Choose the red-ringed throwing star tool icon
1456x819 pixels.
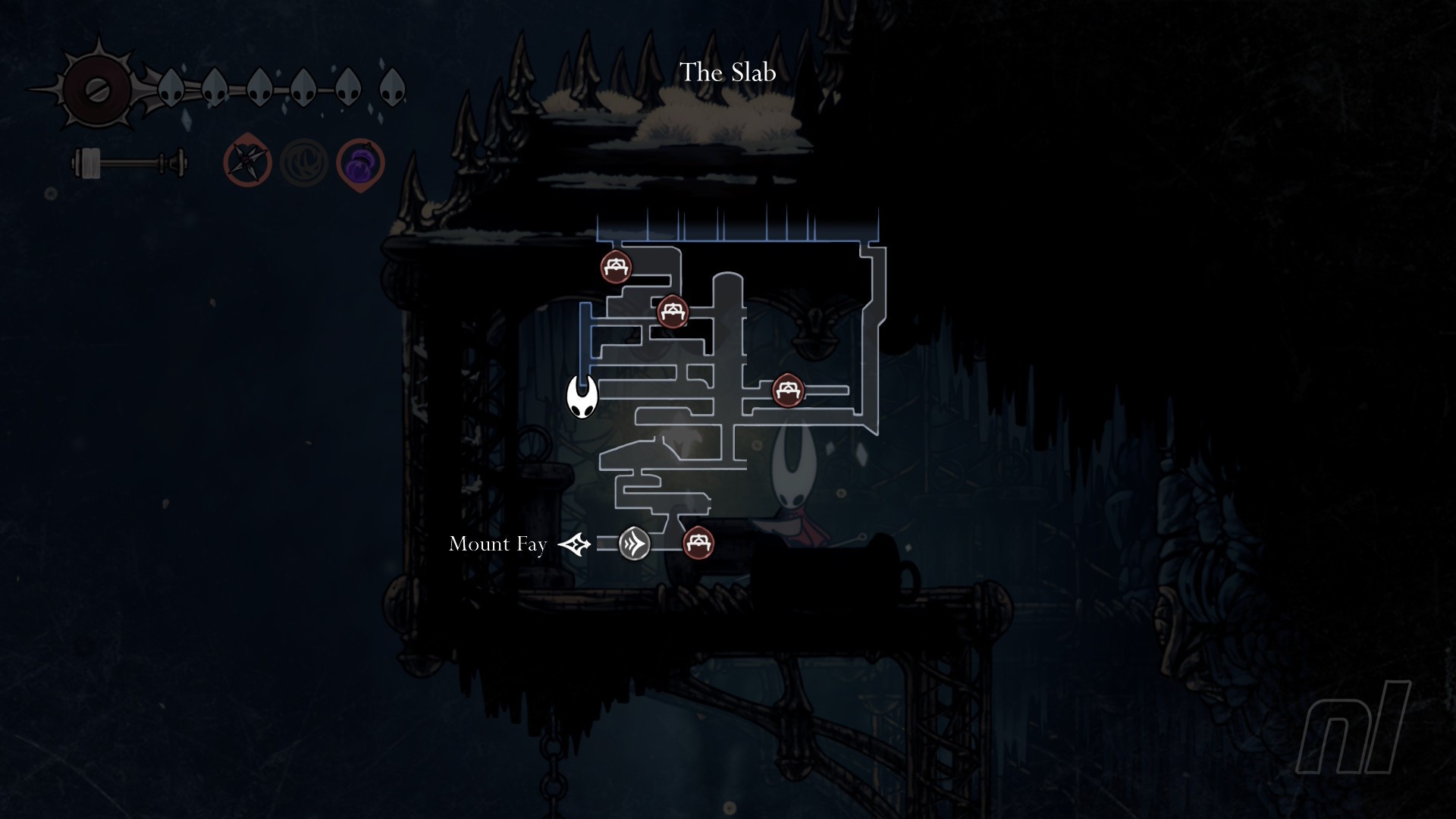[248, 163]
